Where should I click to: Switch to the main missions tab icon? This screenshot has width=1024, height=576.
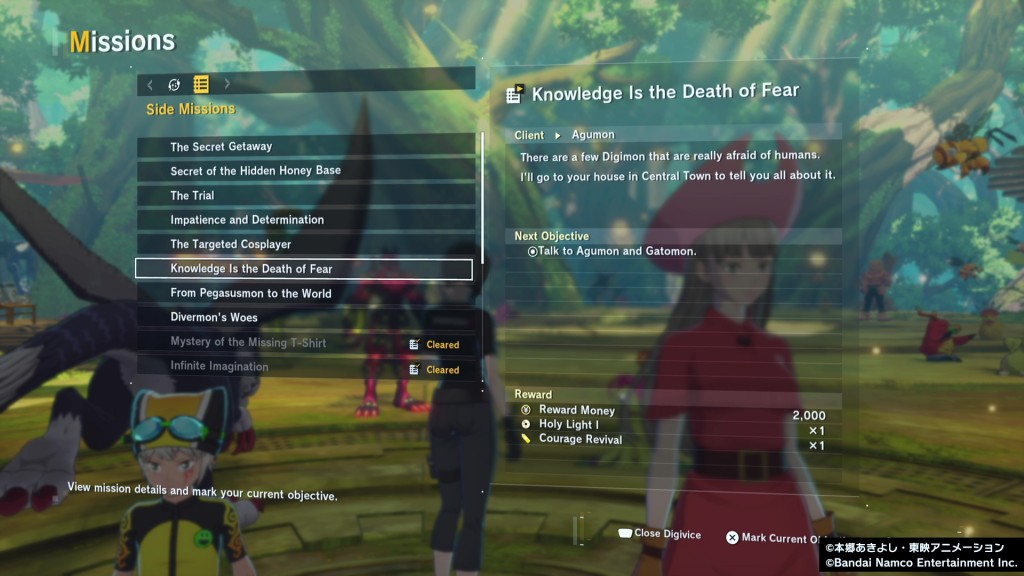174,85
